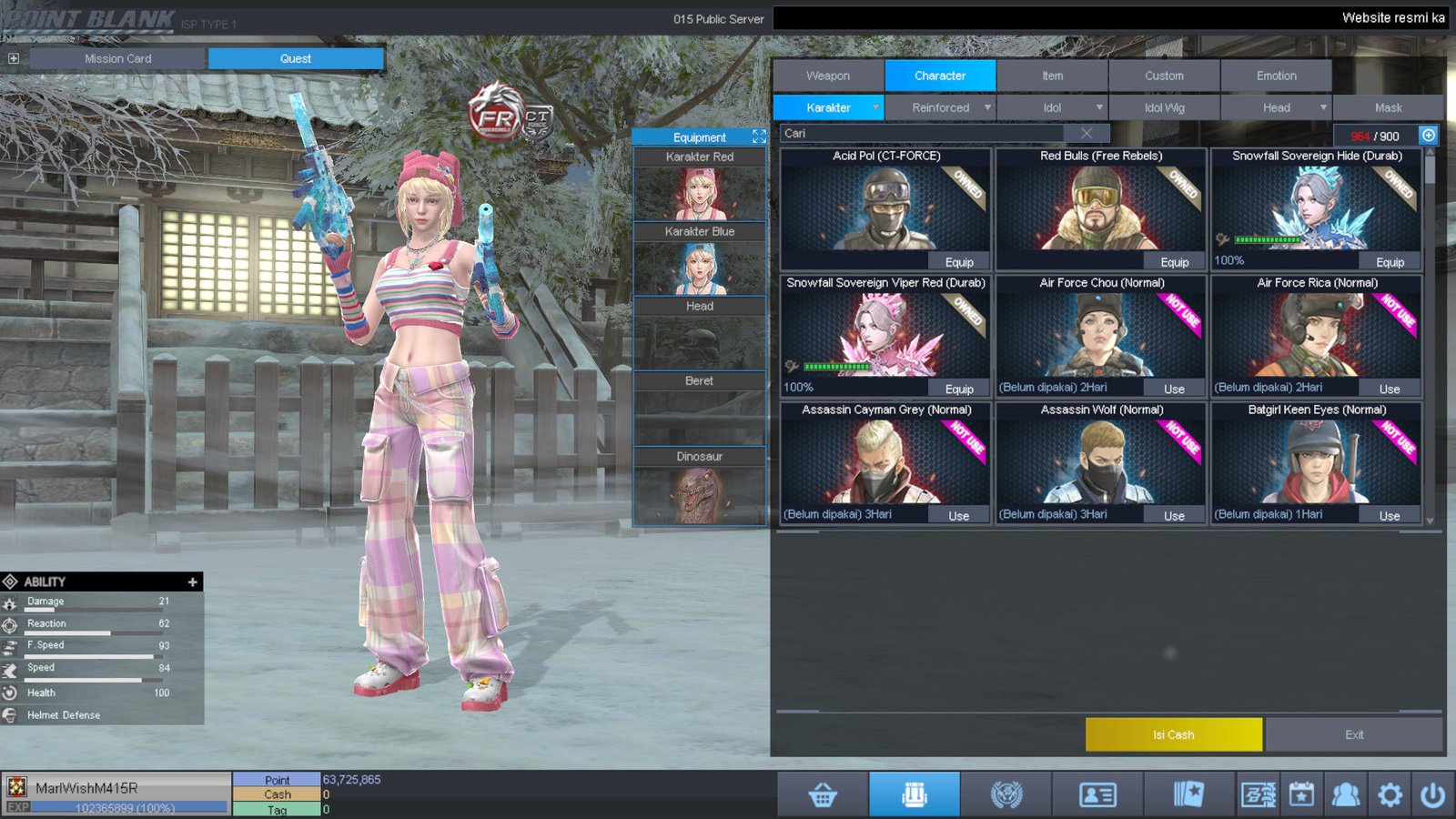
Task: Show the Mask category
Action: 1388,107
